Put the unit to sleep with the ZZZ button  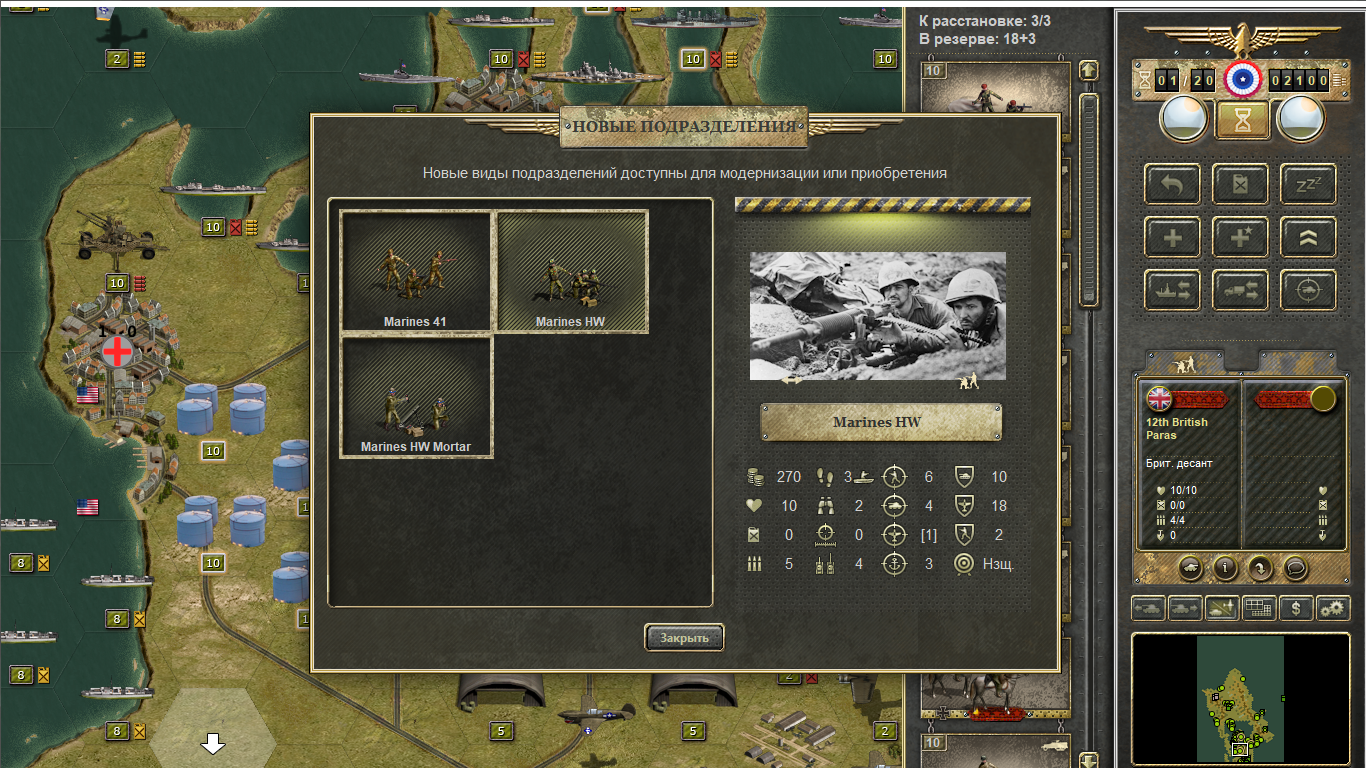[x=1308, y=184]
